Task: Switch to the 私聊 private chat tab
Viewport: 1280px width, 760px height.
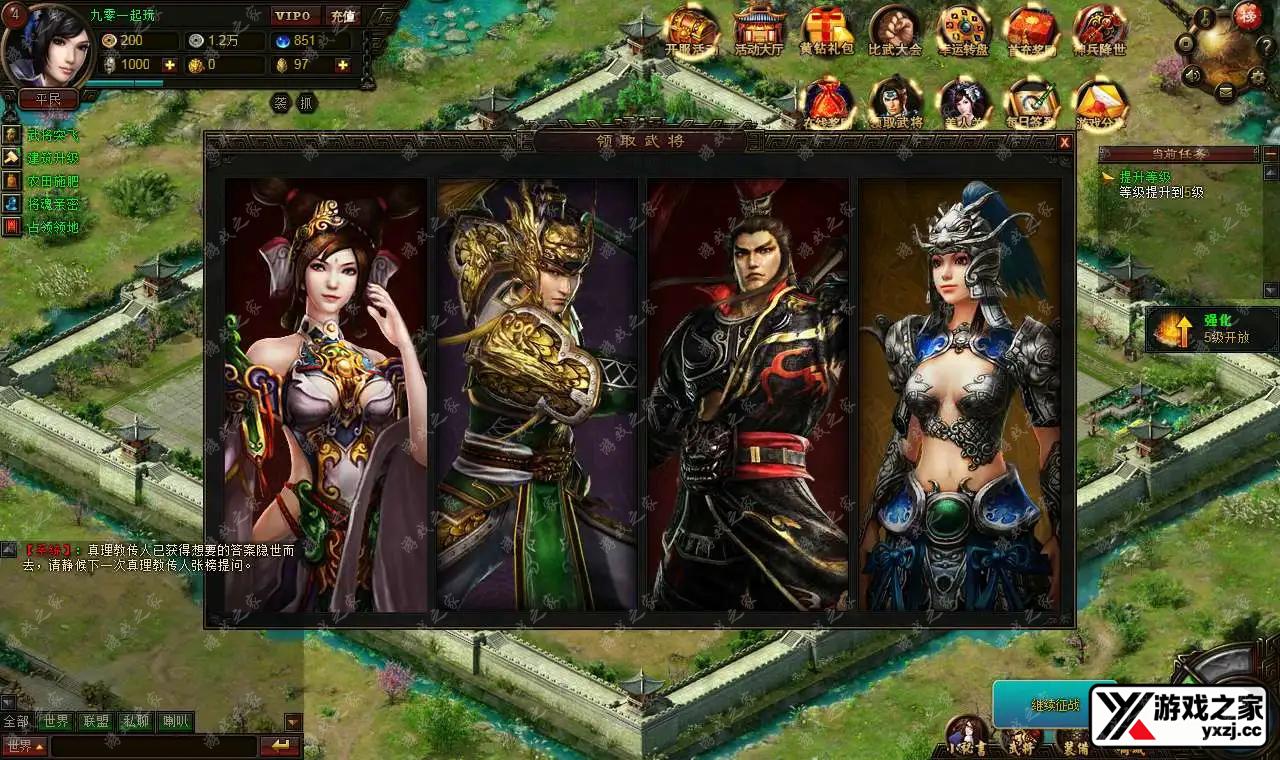Action: (136, 721)
